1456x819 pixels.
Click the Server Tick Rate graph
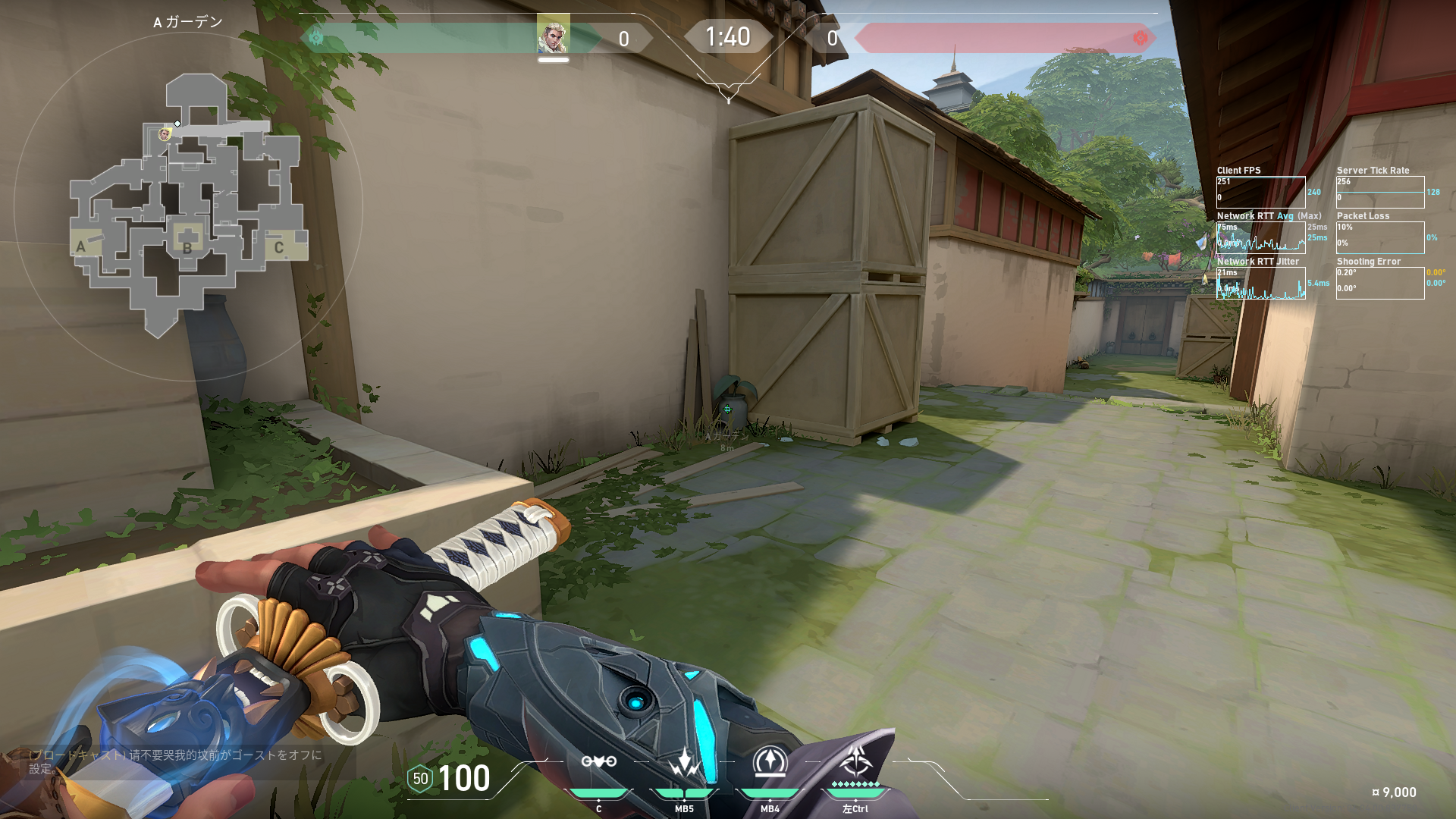pos(1380,192)
